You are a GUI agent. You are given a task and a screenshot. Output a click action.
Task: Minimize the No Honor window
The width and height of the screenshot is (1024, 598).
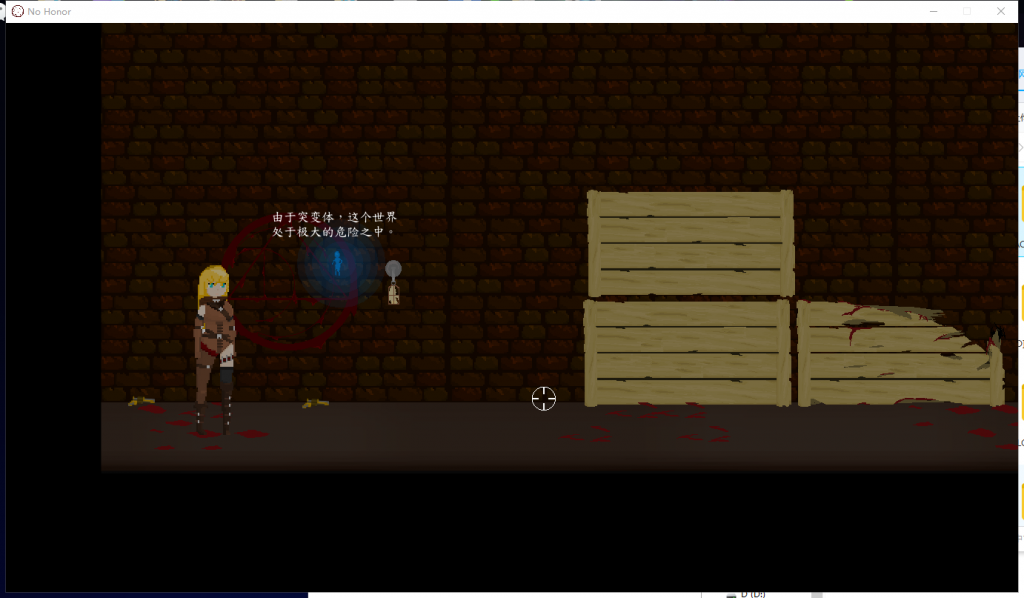(x=932, y=11)
